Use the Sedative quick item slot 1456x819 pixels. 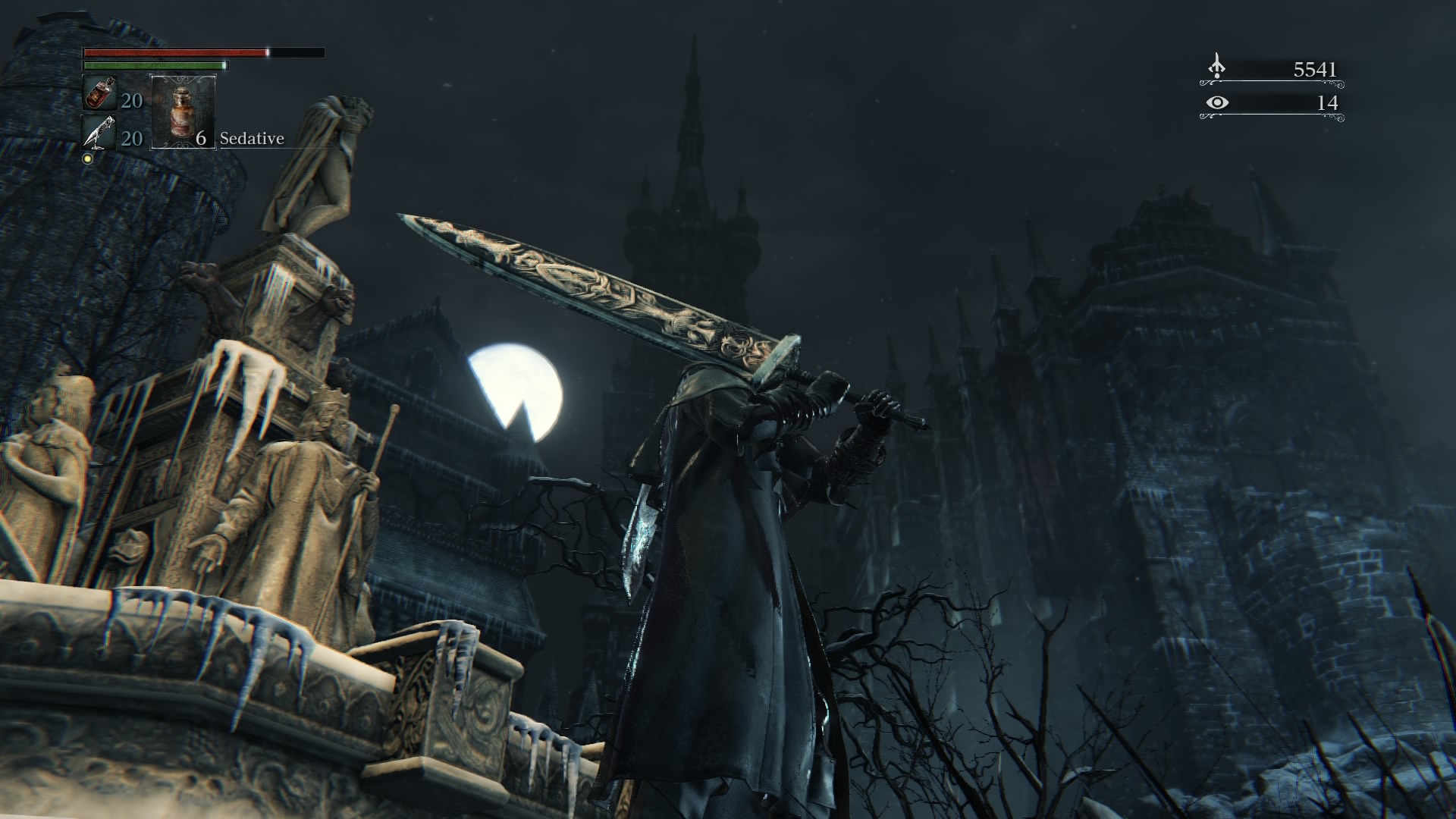[x=184, y=111]
